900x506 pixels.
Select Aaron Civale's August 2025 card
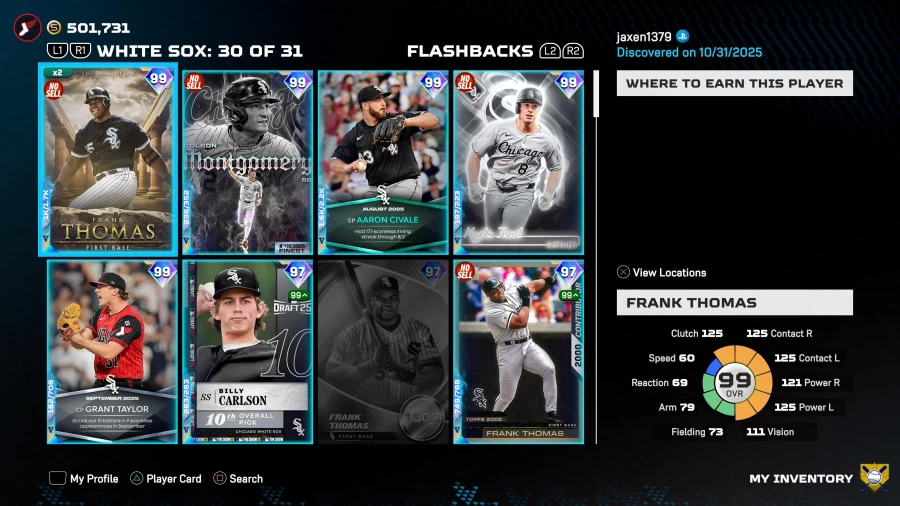(383, 162)
